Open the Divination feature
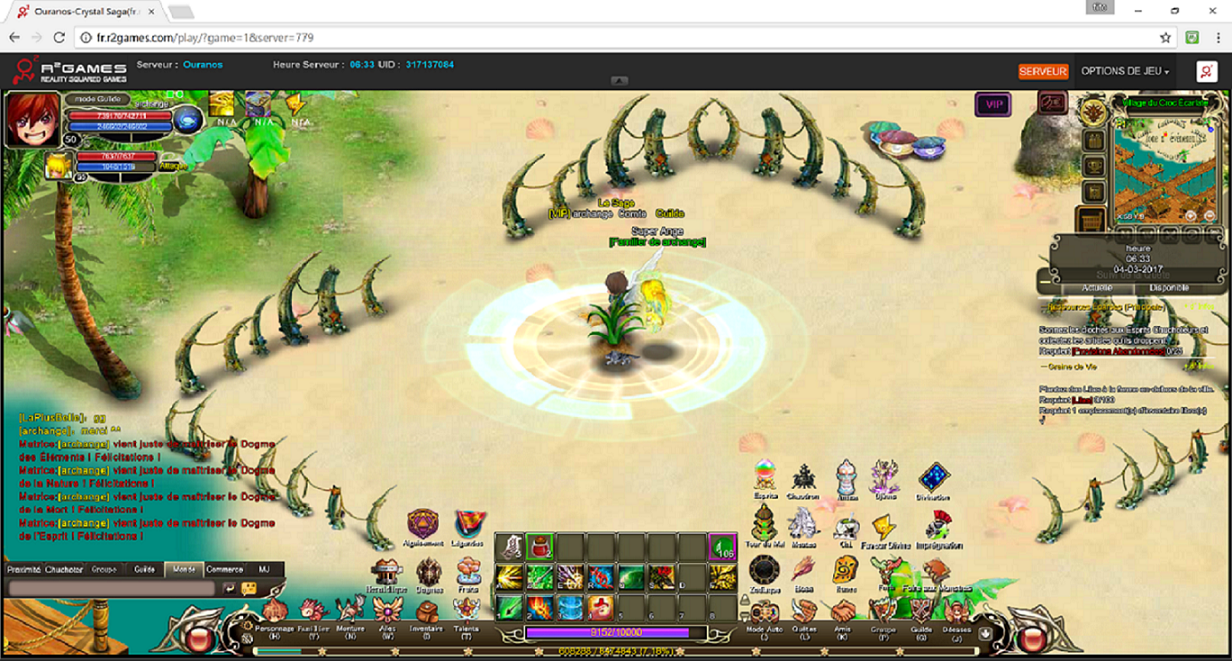 coord(934,478)
